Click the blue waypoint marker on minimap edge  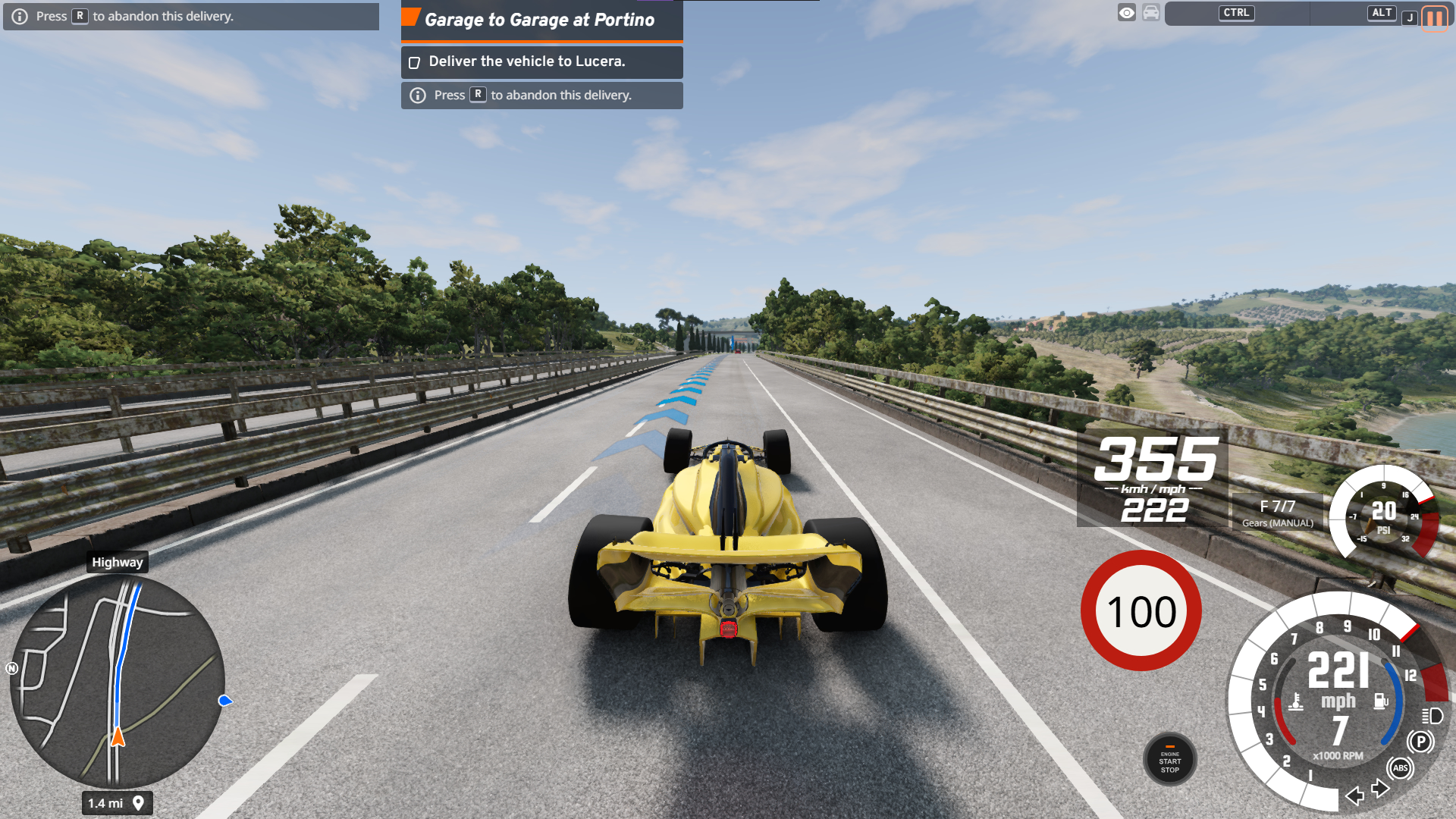[x=224, y=701]
